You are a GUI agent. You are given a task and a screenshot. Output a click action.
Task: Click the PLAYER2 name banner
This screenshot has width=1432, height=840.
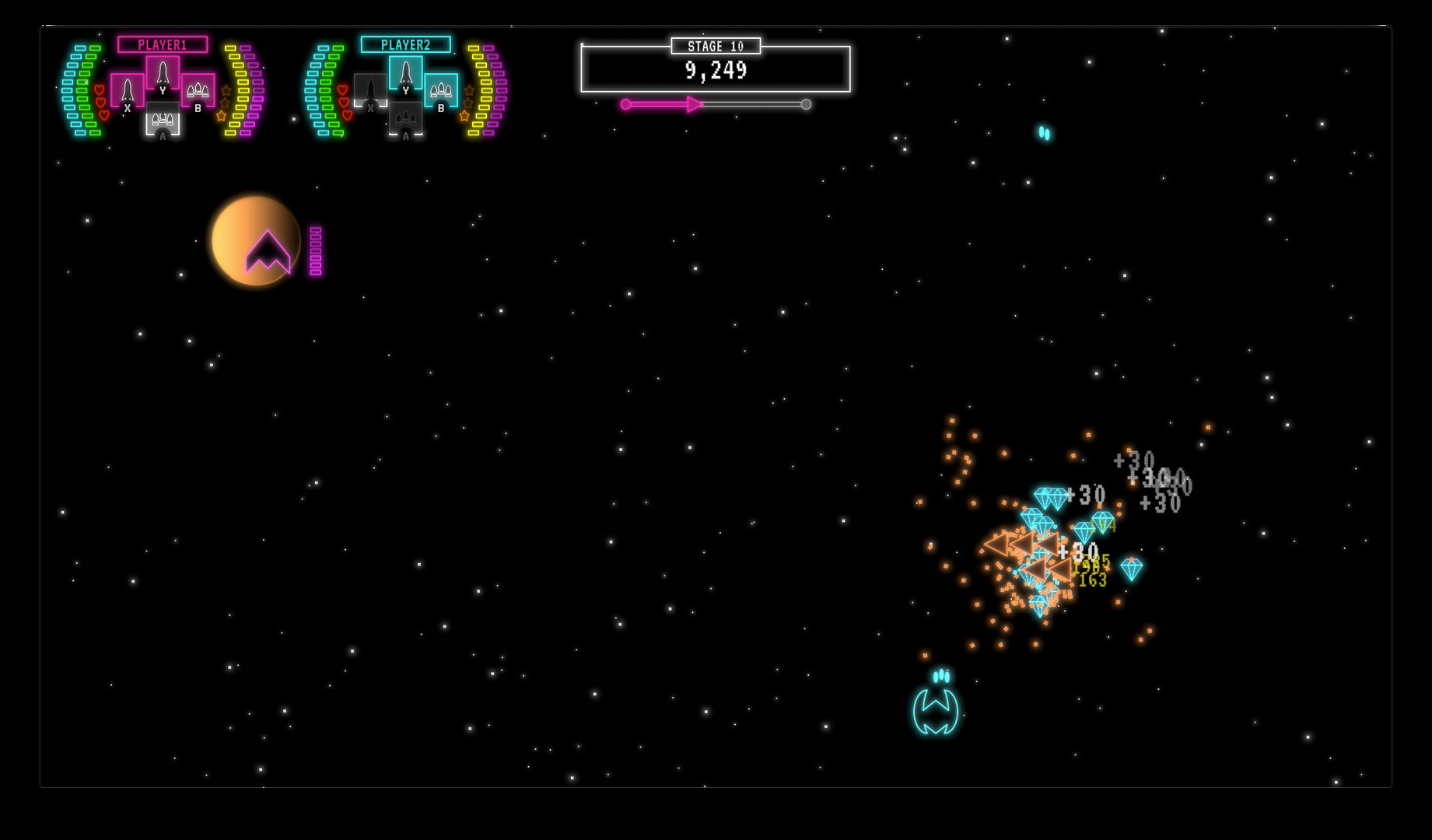404,44
